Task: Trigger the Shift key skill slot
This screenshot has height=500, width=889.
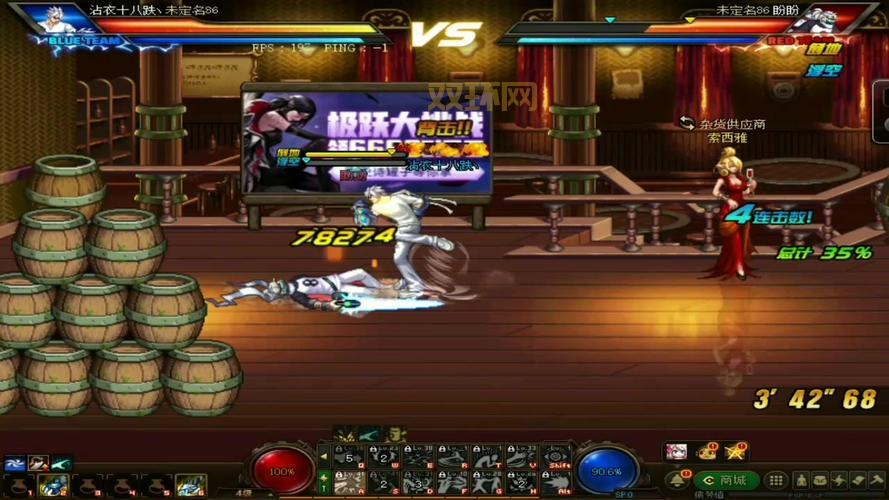Action: (x=557, y=456)
